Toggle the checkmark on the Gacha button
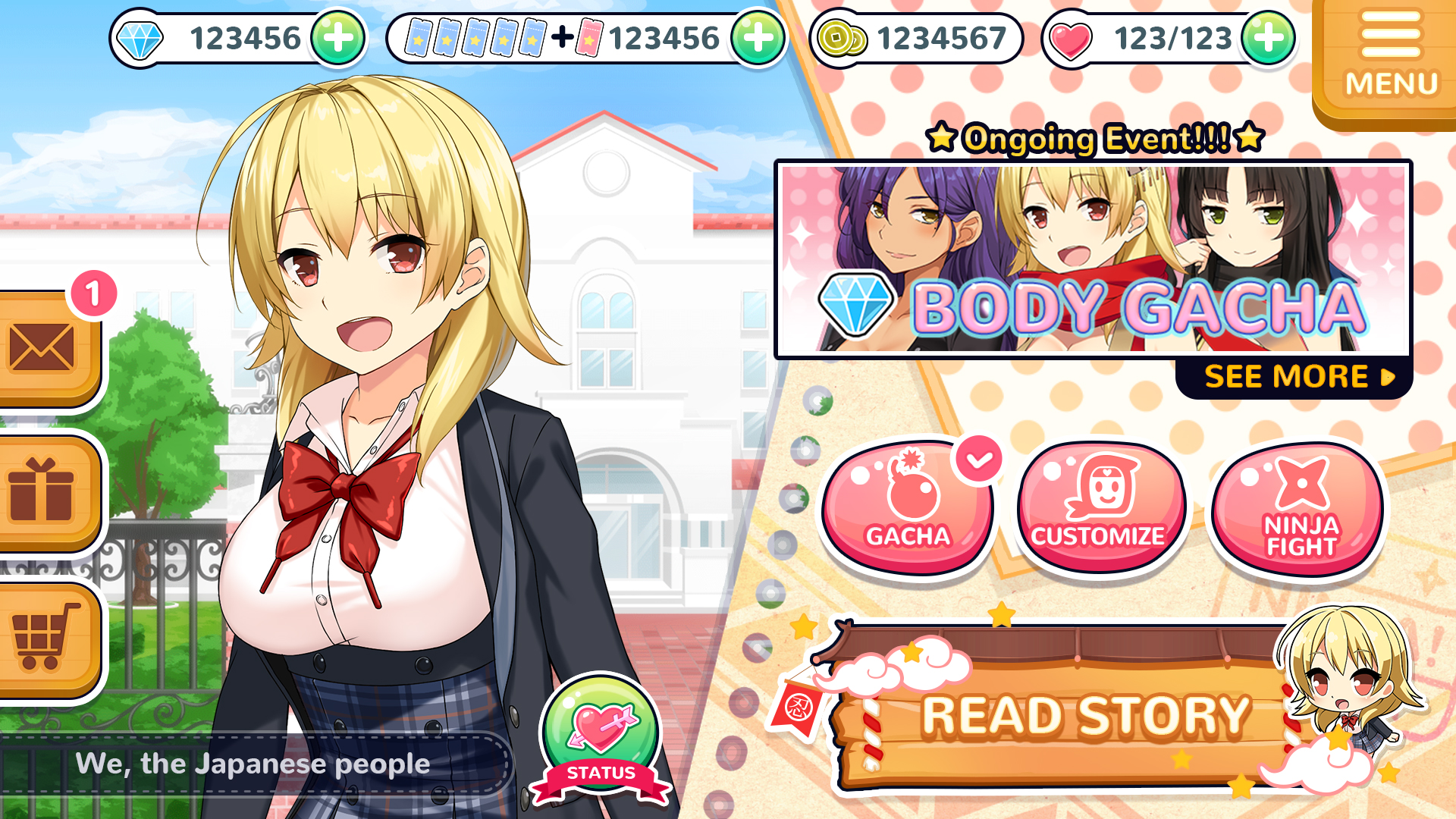1456x819 pixels. [x=978, y=457]
